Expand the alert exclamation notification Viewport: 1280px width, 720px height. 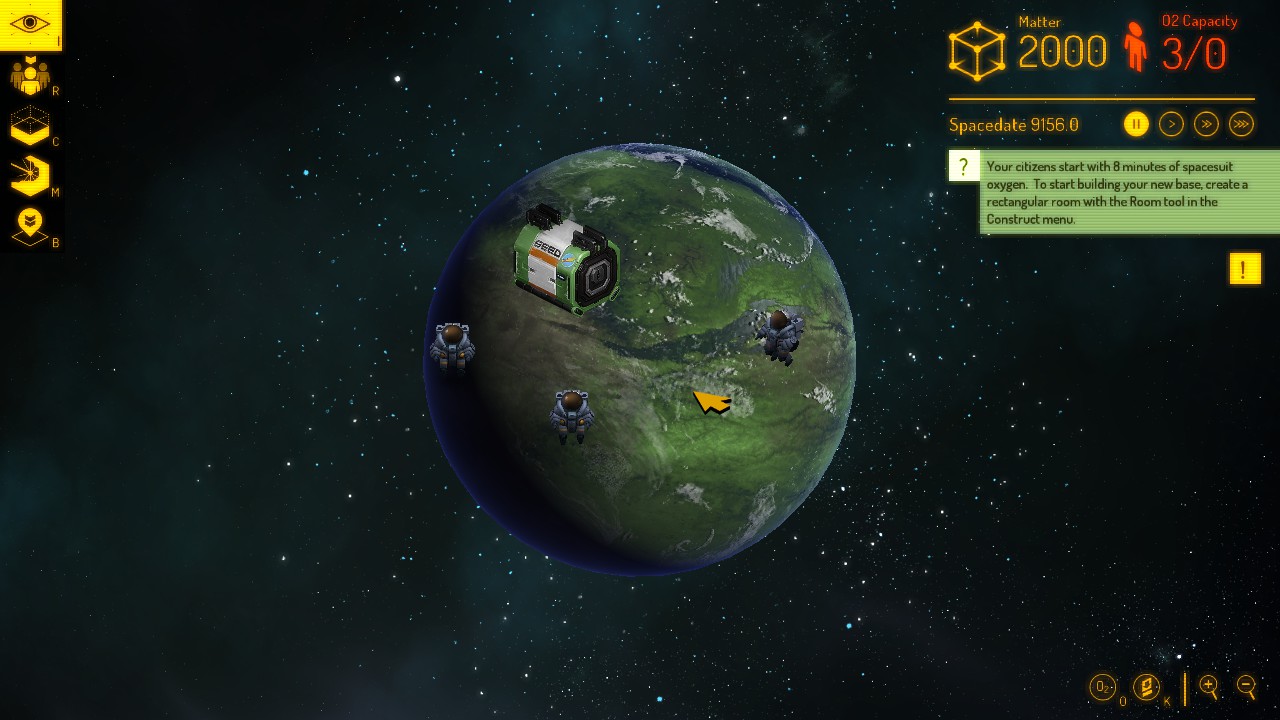click(1245, 268)
